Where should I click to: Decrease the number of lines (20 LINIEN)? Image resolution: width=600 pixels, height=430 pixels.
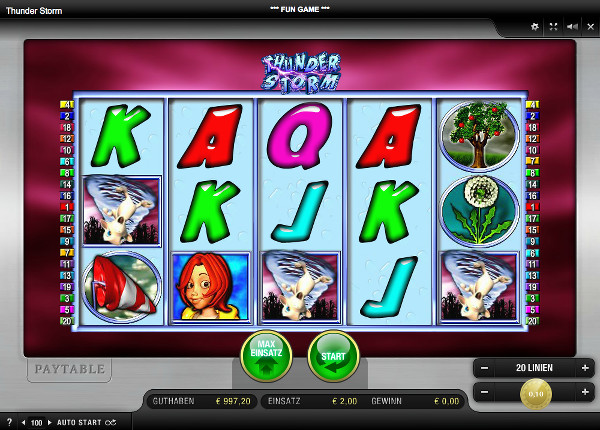click(x=483, y=368)
